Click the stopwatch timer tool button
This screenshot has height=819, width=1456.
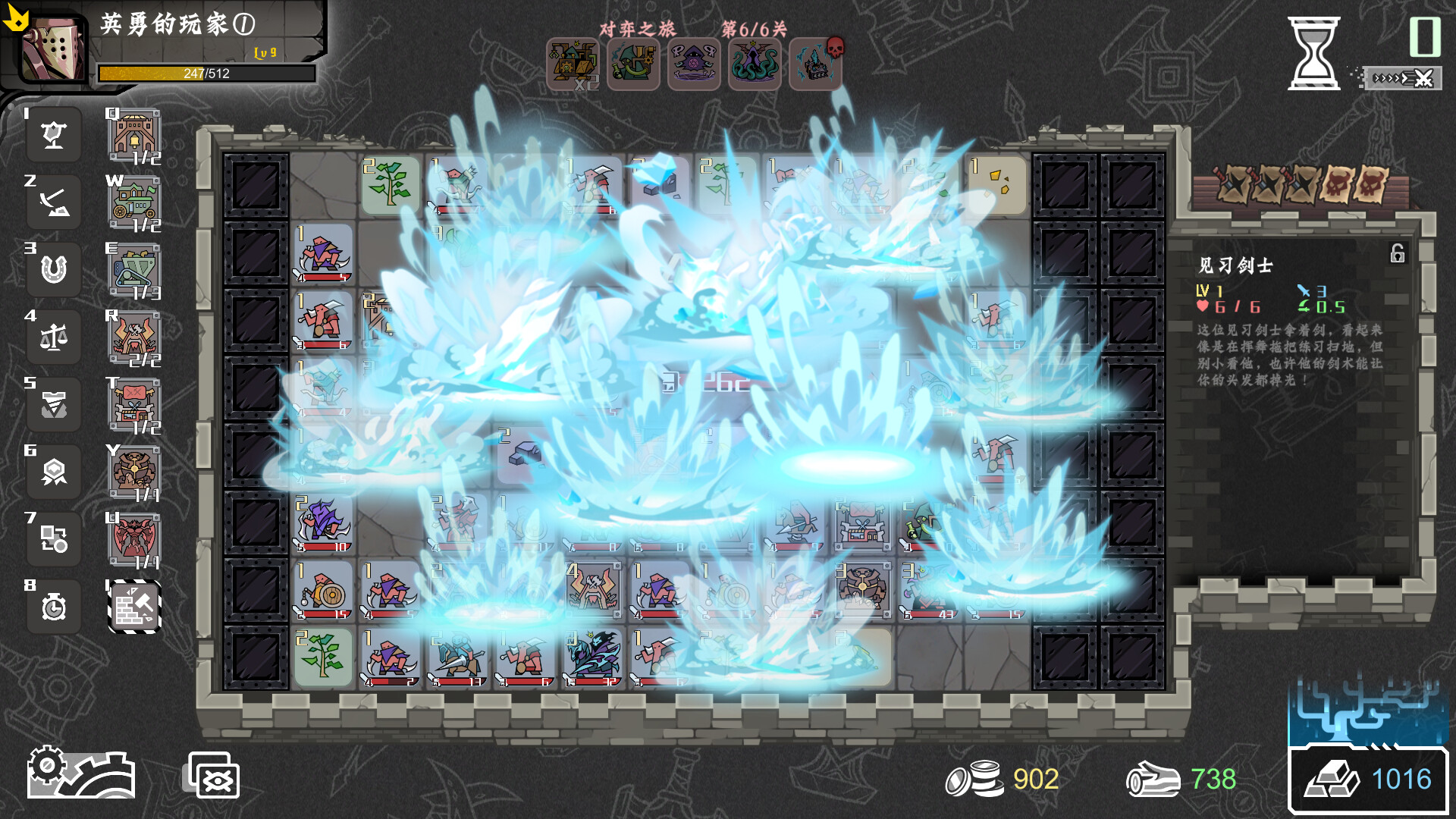click(54, 607)
